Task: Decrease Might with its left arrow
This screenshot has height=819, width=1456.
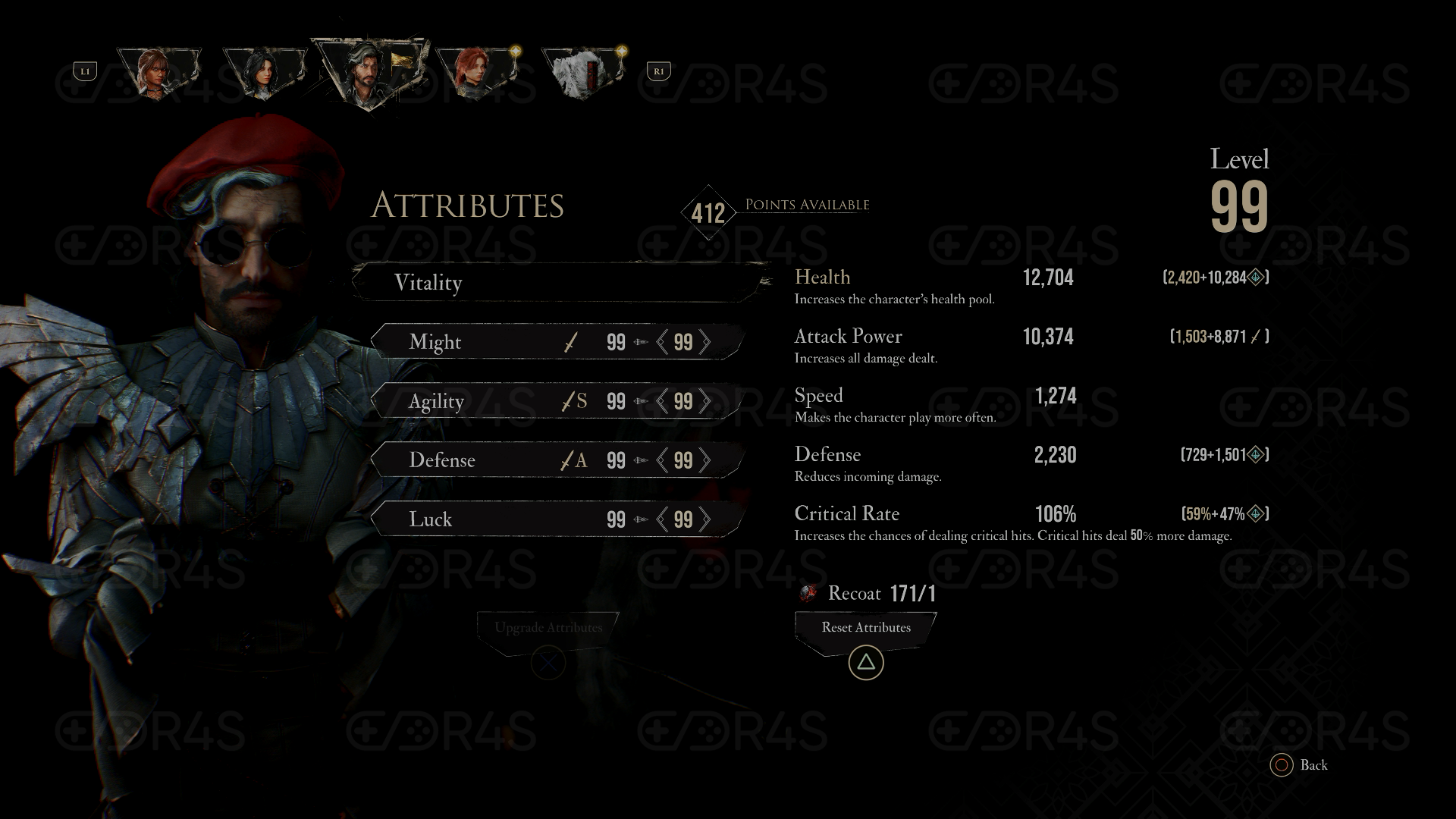Action: tap(663, 342)
